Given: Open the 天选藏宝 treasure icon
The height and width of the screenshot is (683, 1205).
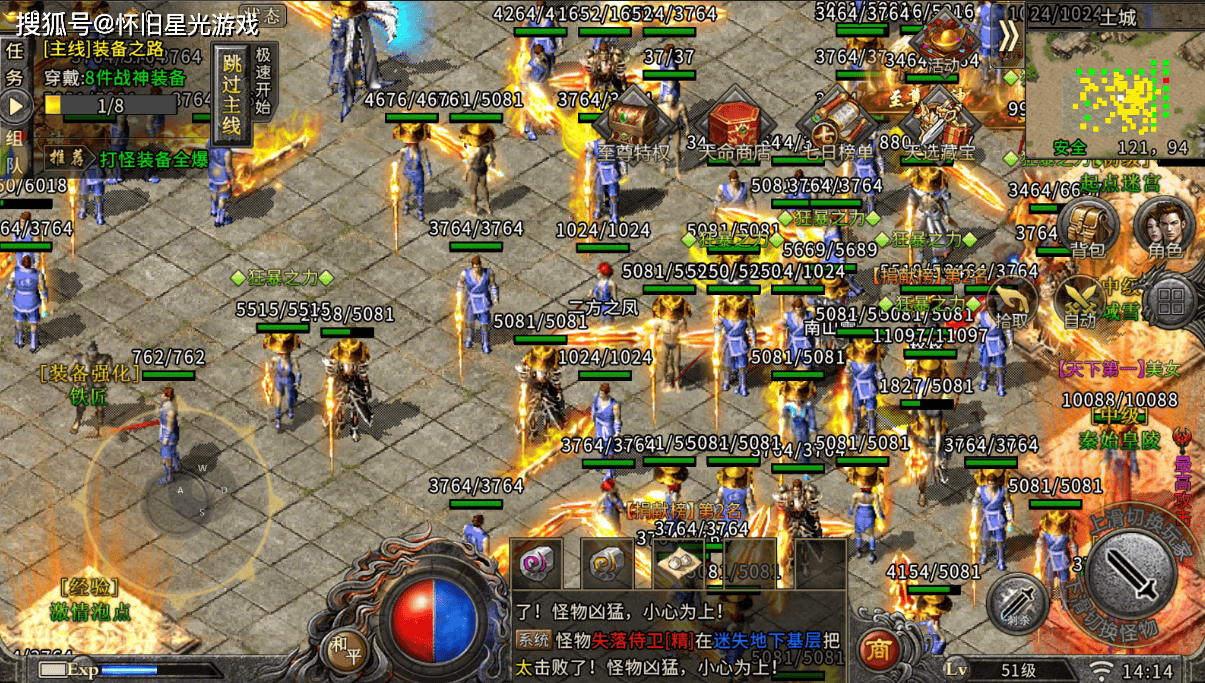Looking at the screenshot, I should tap(939, 124).
